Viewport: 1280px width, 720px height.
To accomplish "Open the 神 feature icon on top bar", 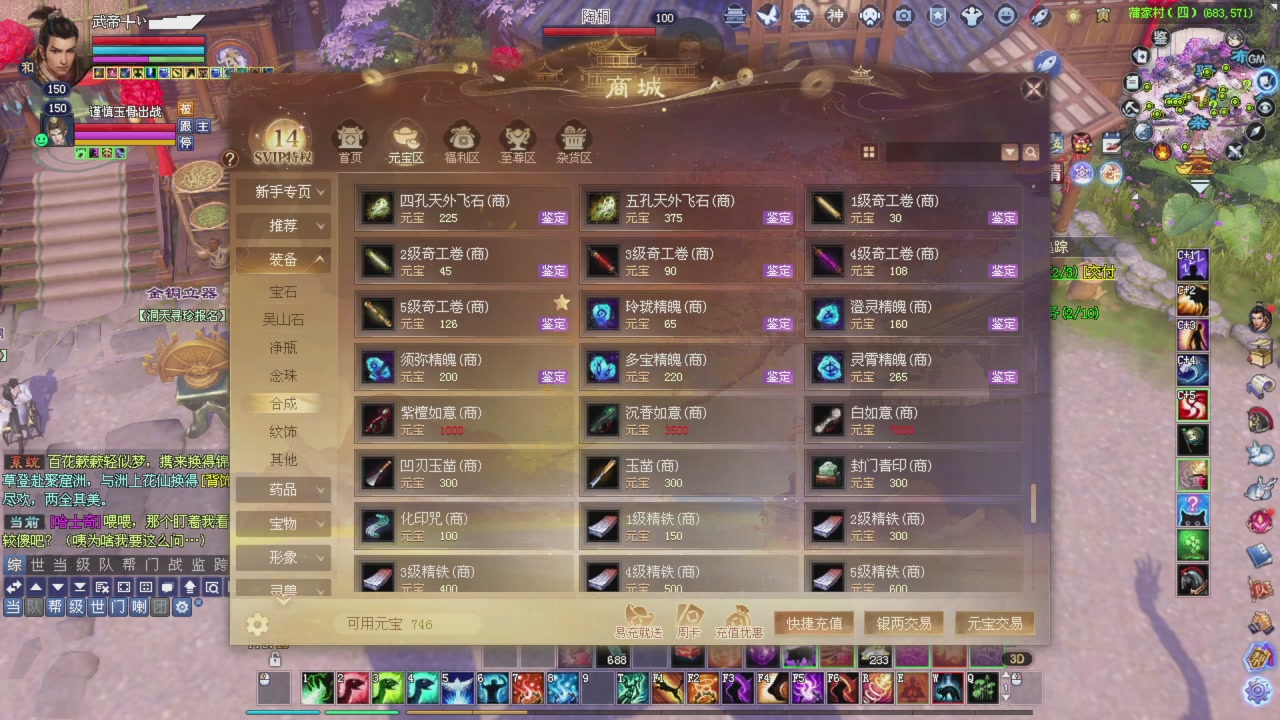I will pyautogui.click(x=834, y=17).
